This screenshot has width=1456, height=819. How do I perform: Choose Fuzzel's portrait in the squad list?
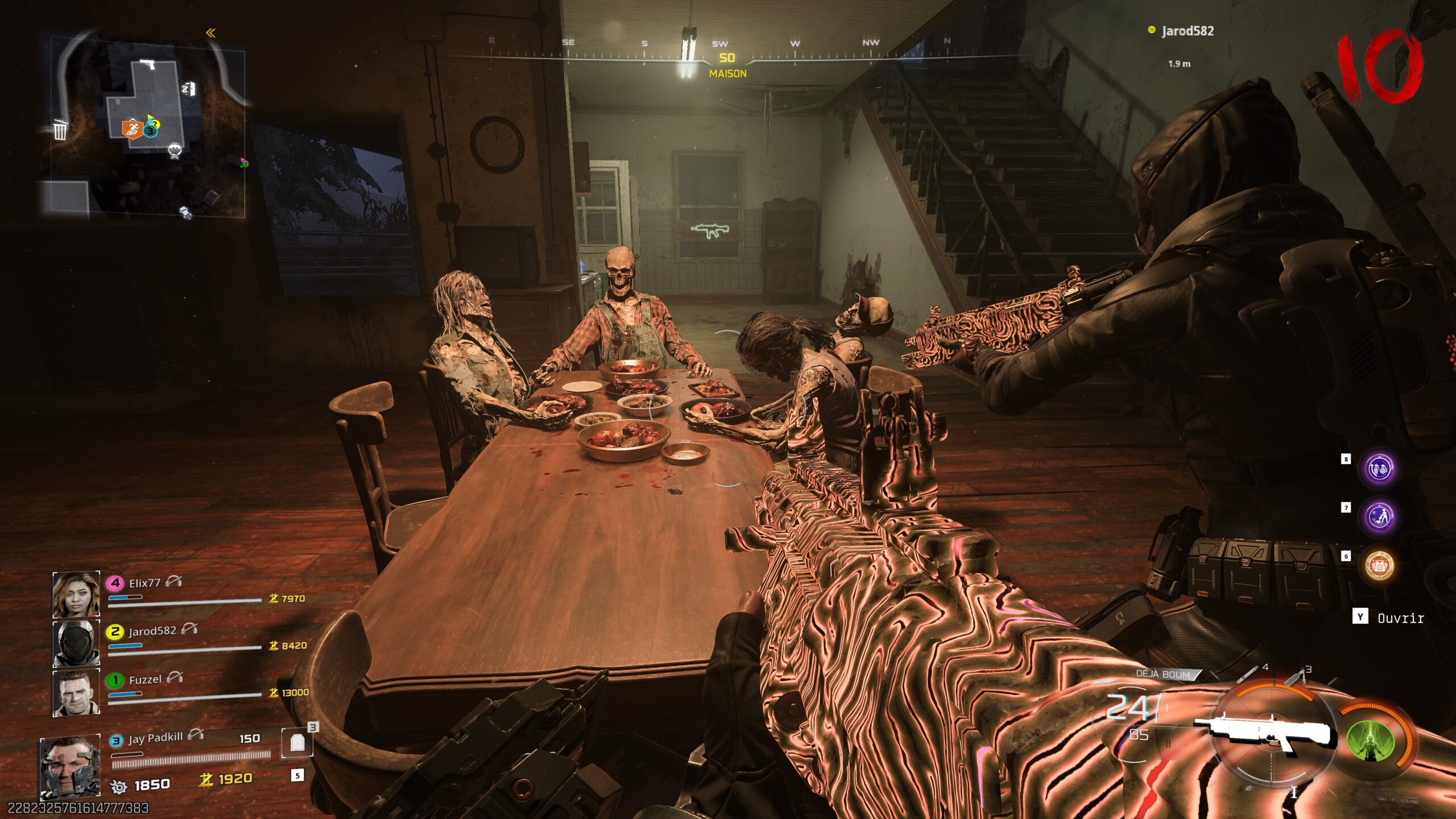click(x=76, y=693)
